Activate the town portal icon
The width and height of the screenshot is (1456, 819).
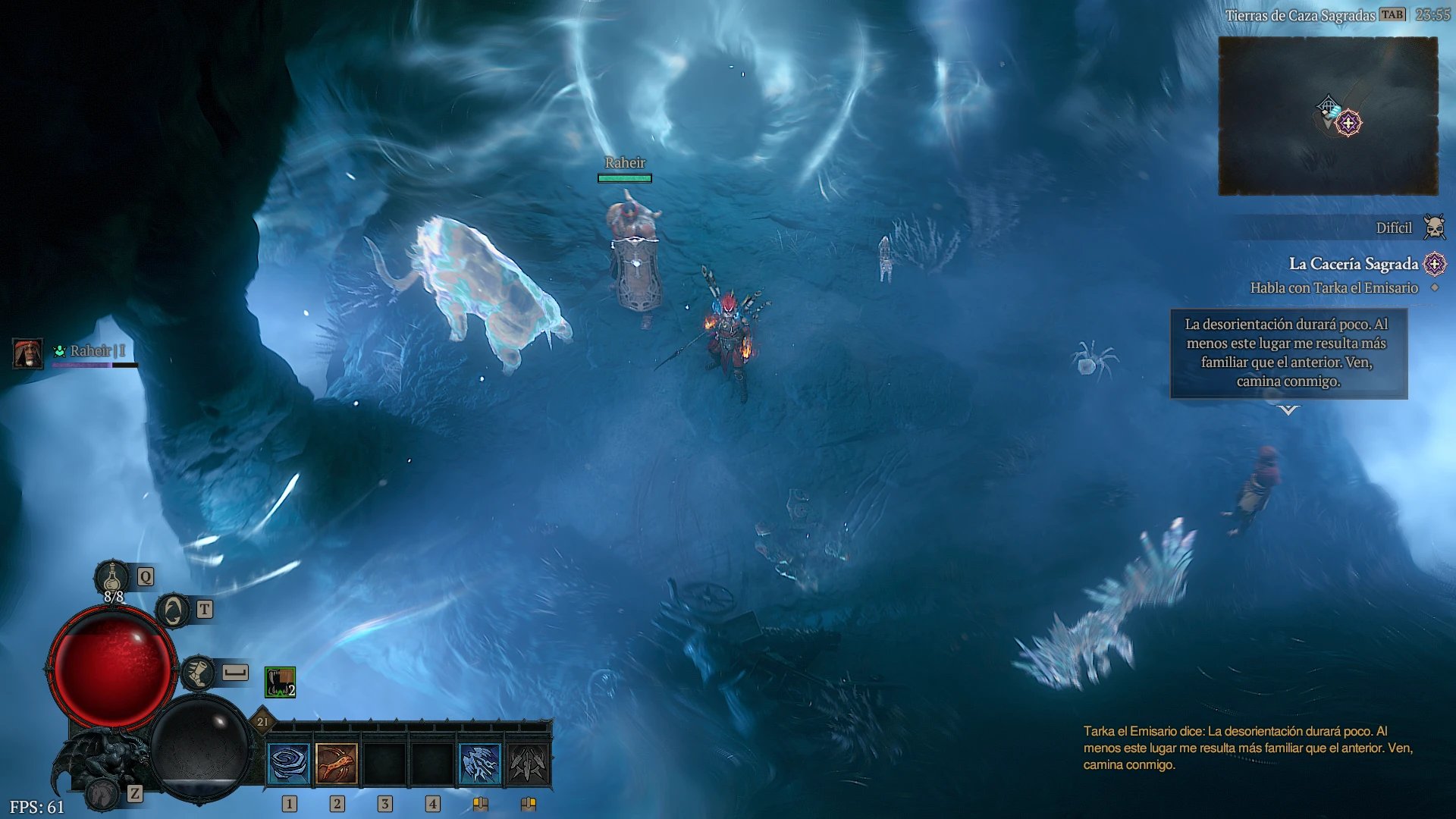[x=173, y=610]
